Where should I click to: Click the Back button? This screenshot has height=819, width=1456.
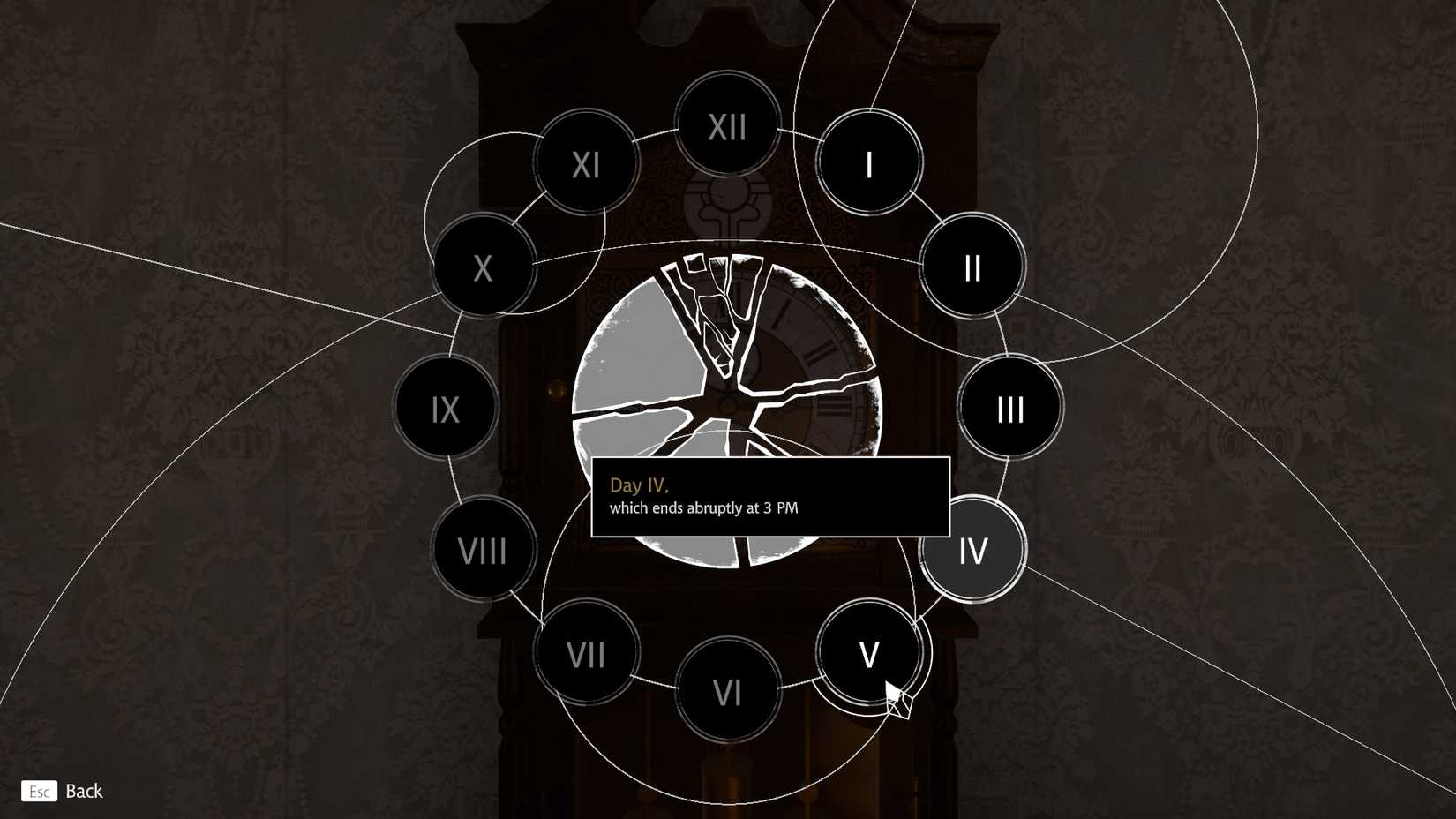click(64, 791)
